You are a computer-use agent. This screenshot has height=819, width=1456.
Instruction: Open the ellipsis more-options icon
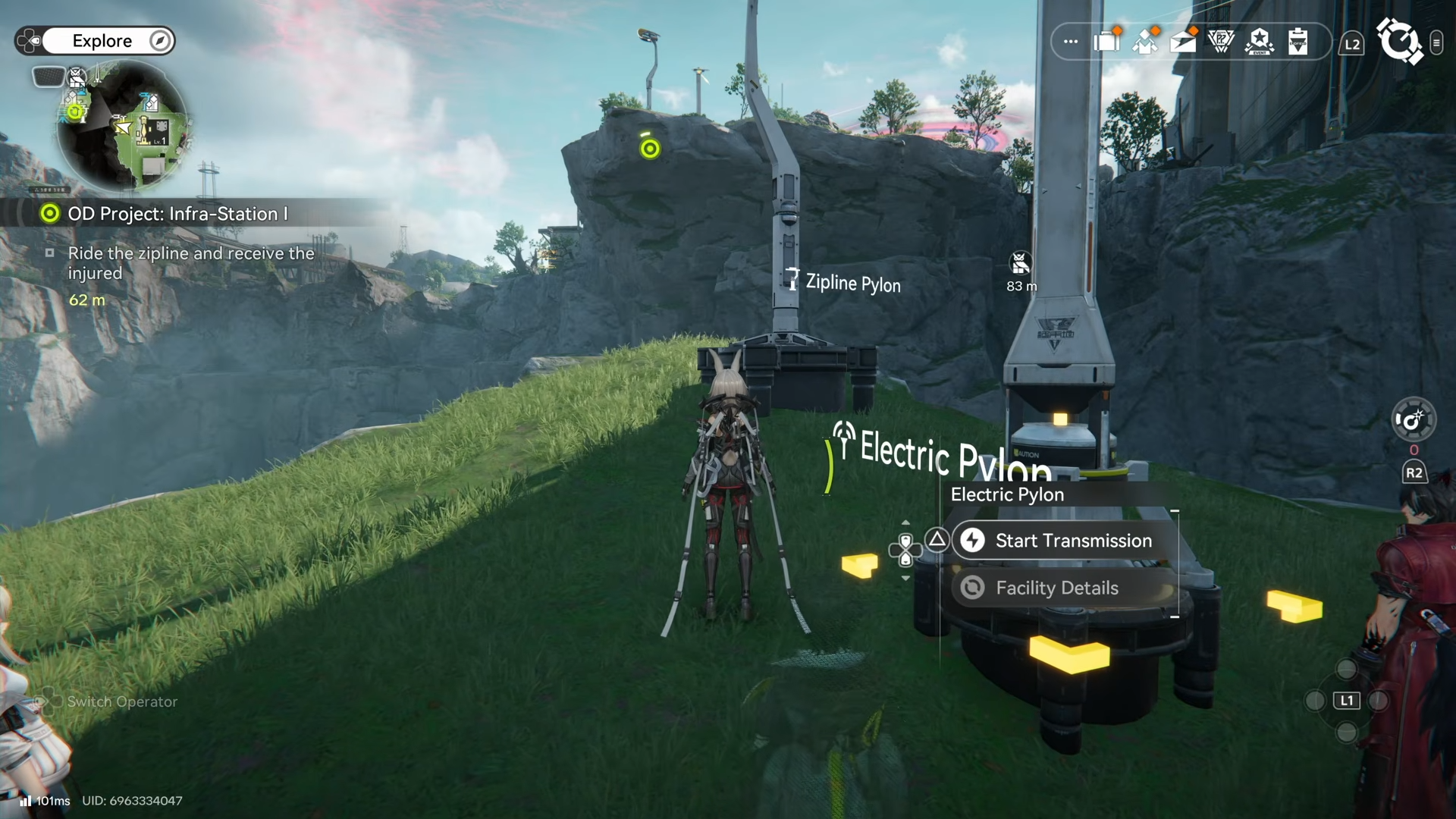tap(1070, 42)
